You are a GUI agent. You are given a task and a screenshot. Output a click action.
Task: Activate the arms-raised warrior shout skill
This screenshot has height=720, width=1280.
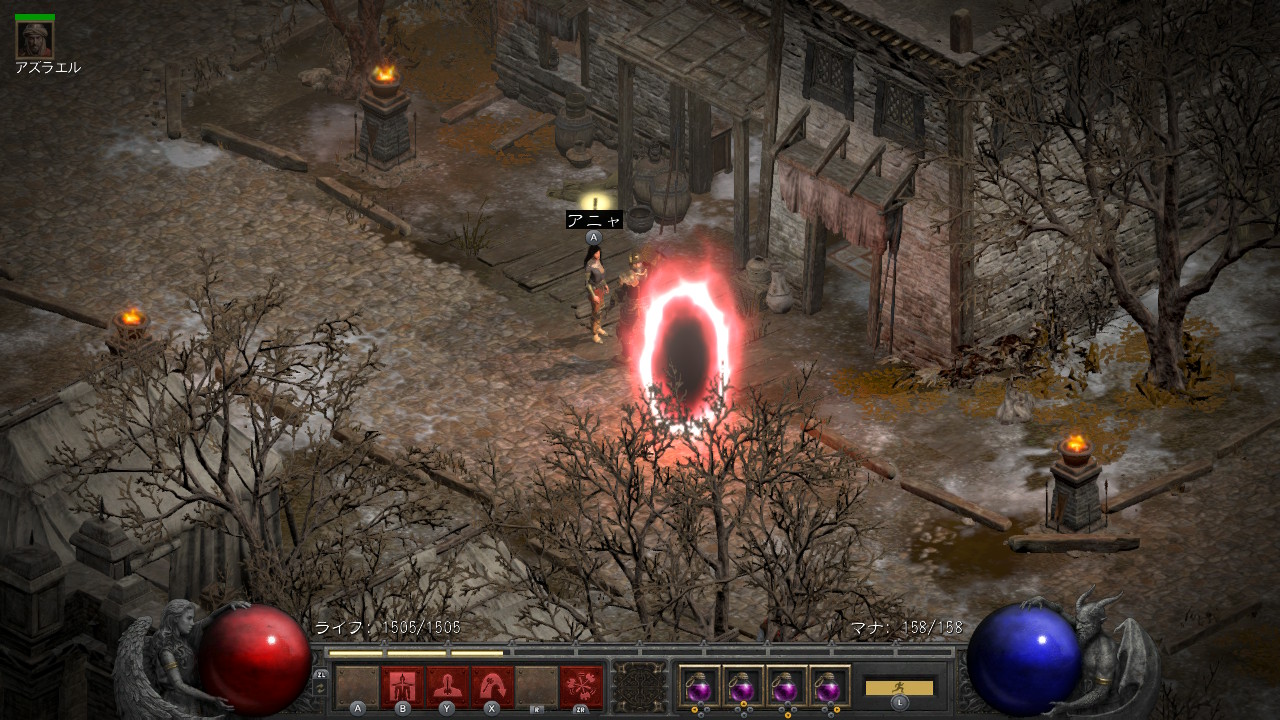click(403, 686)
